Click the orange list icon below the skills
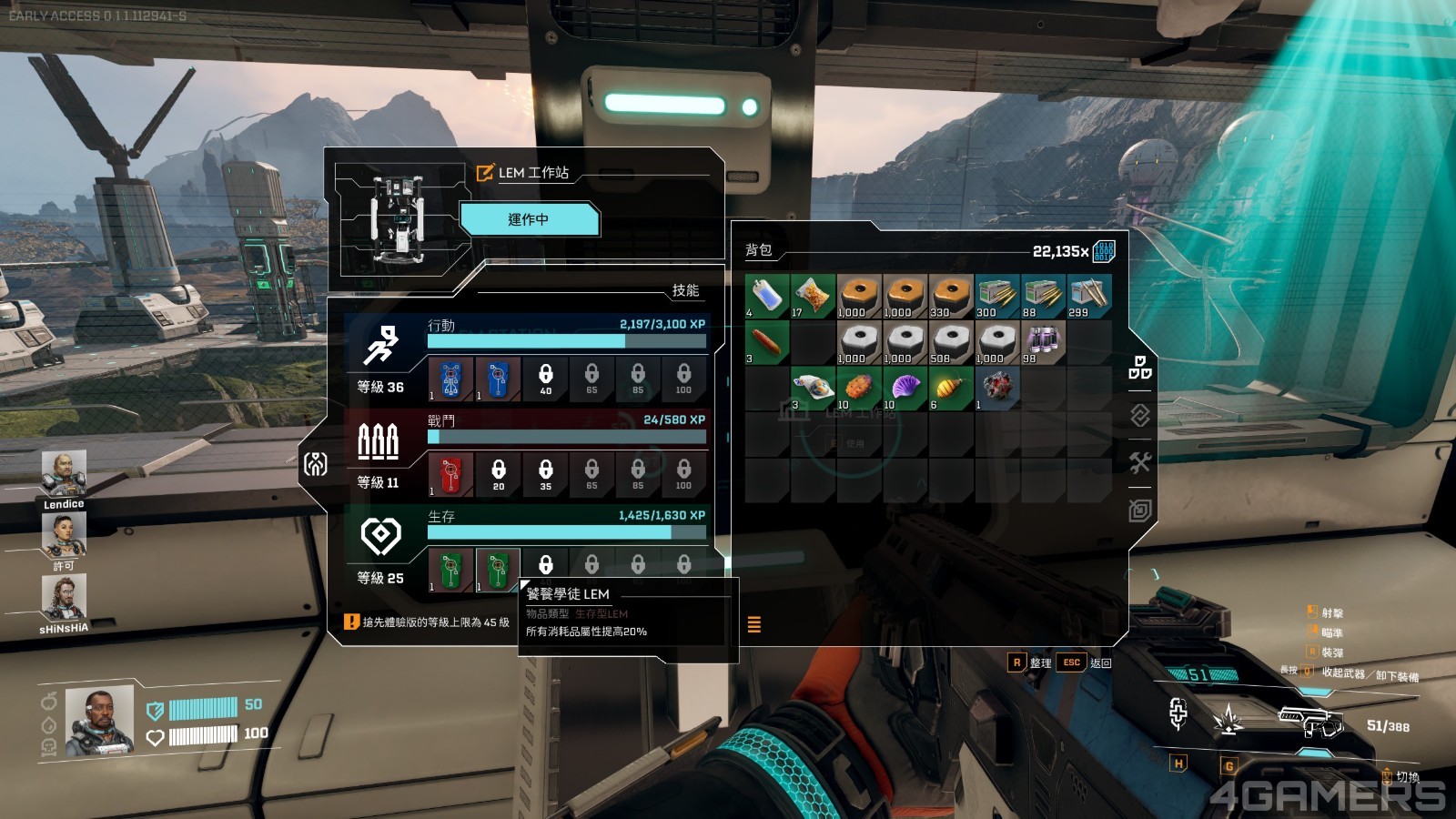The image size is (1456, 819). (x=753, y=624)
